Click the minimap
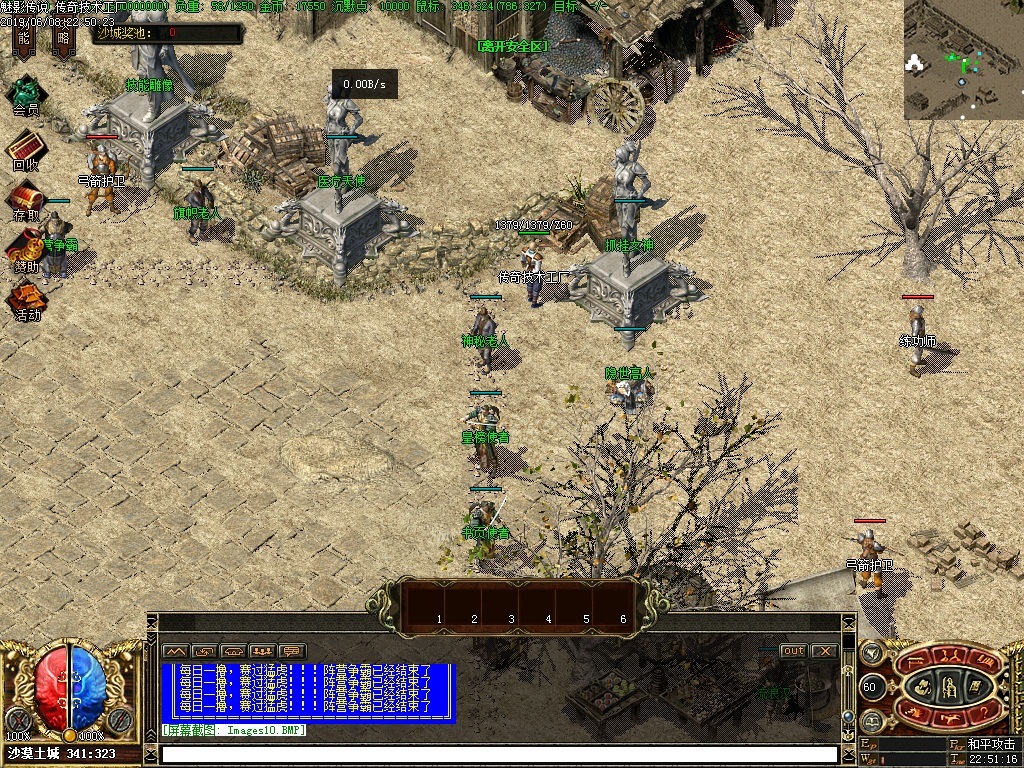Screen dimensions: 1024x768 tap(963, 60)
